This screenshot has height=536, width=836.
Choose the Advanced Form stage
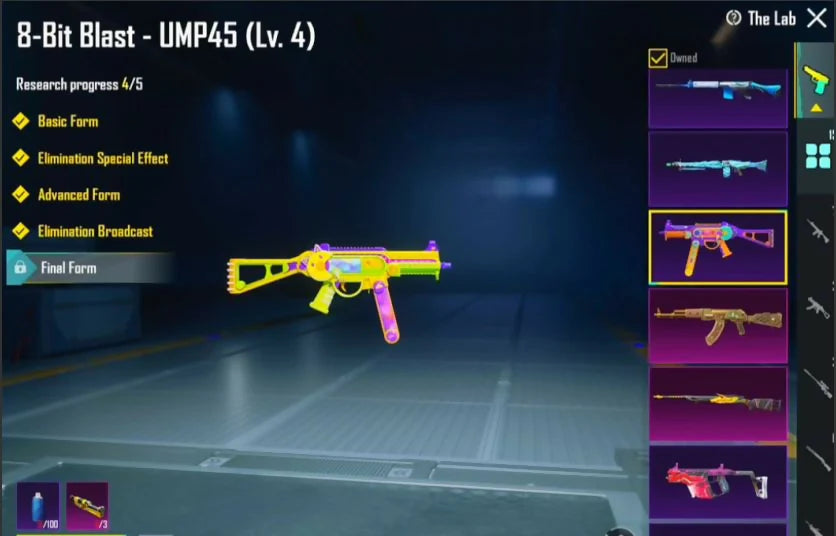(x=78, y=195)
